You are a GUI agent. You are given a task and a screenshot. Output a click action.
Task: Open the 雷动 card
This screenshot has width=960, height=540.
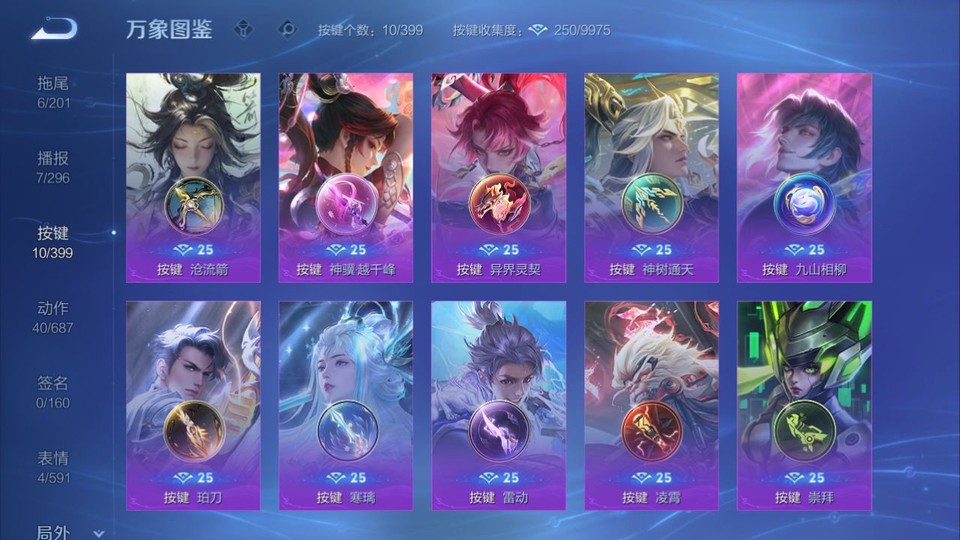click(x=498, y=405)
